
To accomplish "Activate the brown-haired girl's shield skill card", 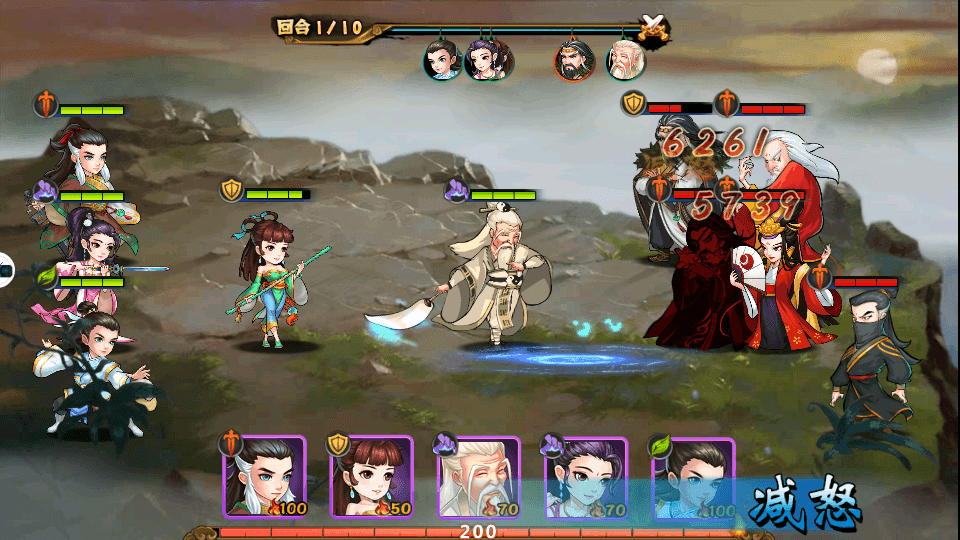I will [371, 477].
